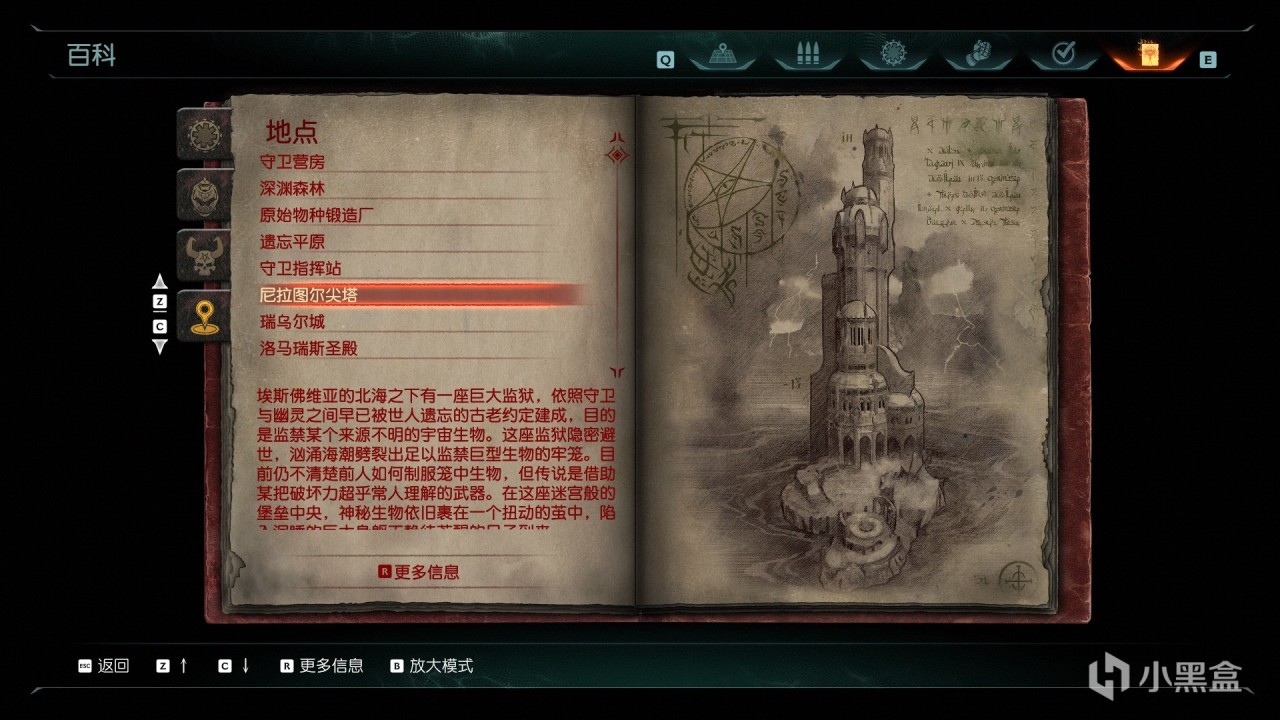Image resolution: width=1280 pixels, height=720 pixels.
Task: Open the gear cog upgrades icon
Action: pos(892,55)
